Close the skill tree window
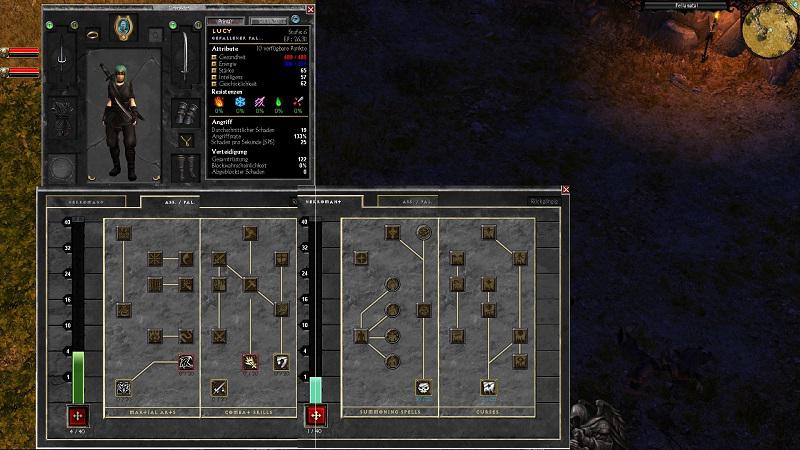 tap(566, 189)
